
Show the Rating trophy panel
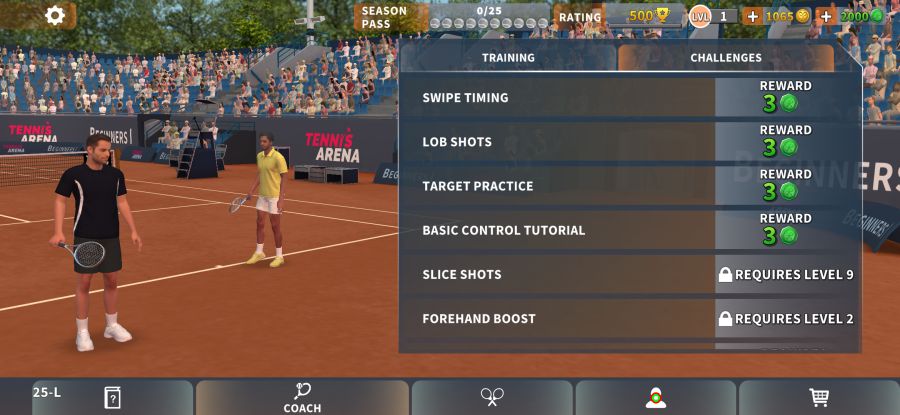tap(620, 16)
